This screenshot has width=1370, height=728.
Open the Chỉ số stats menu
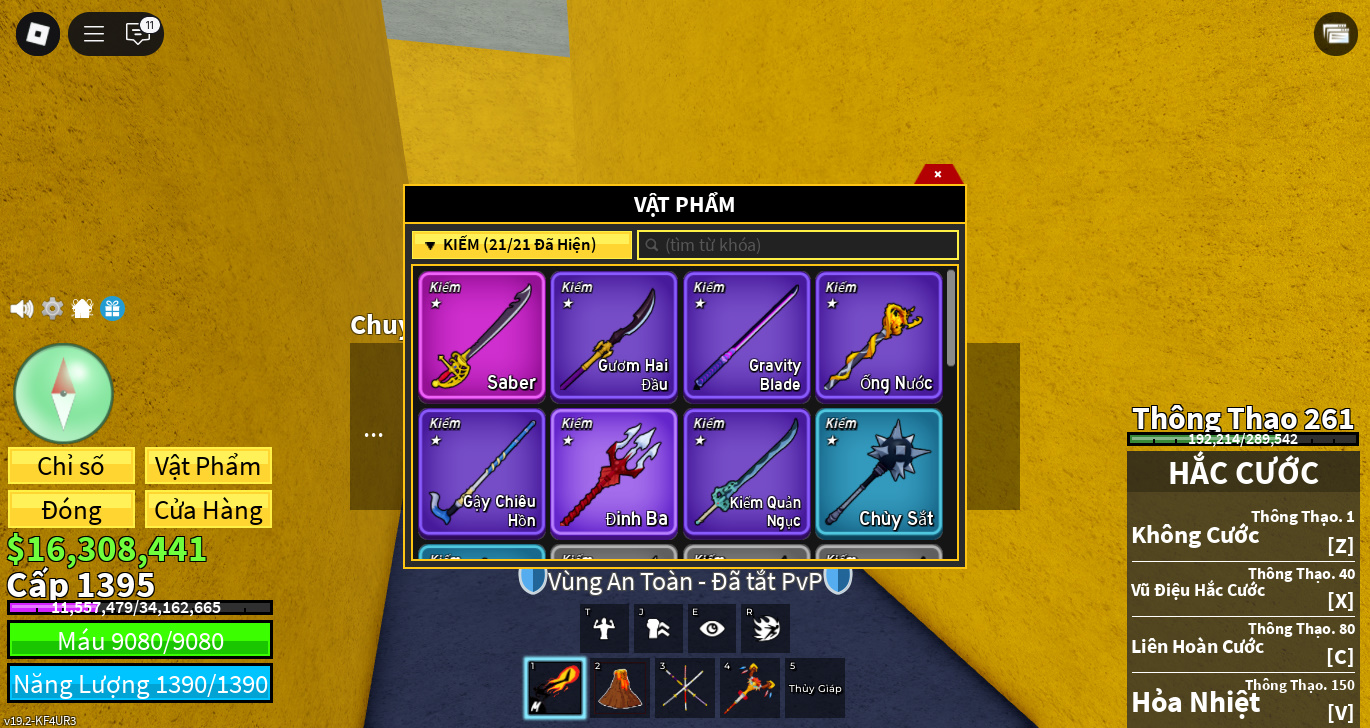pyautogui.click(x=71, y=466)
